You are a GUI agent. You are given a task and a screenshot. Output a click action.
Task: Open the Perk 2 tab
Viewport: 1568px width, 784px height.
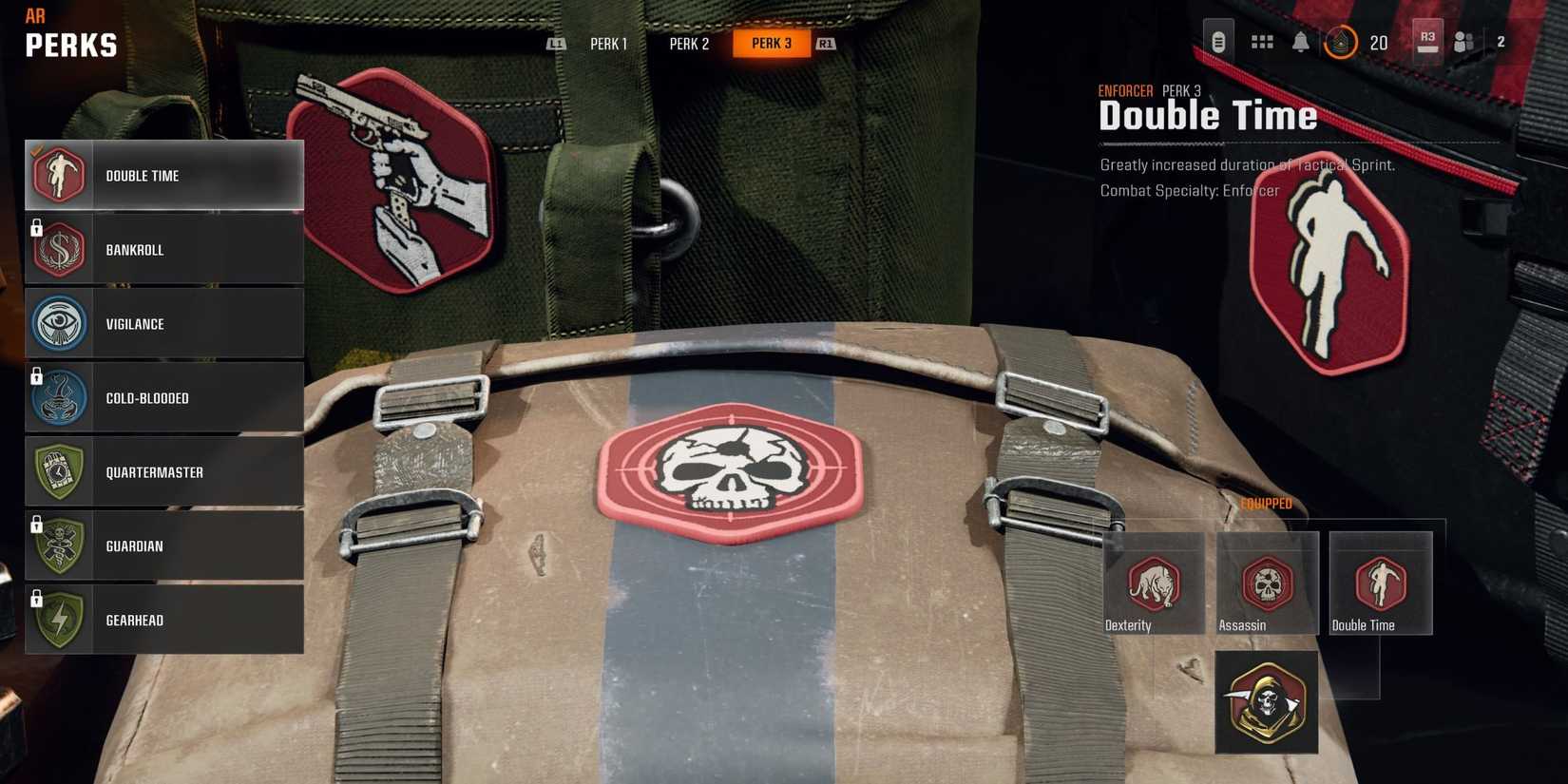tap(690, 43)
